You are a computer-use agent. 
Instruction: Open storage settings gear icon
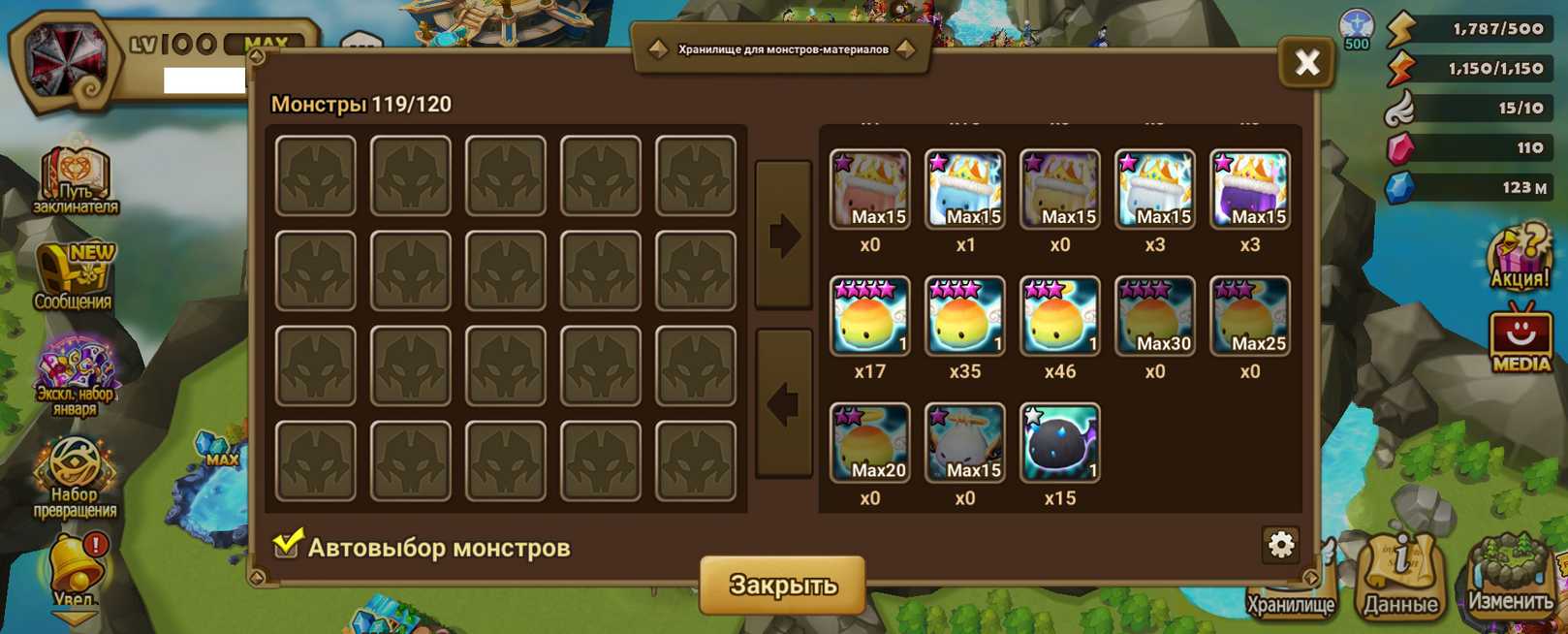pyautogui.click(x=1280, y=545)
